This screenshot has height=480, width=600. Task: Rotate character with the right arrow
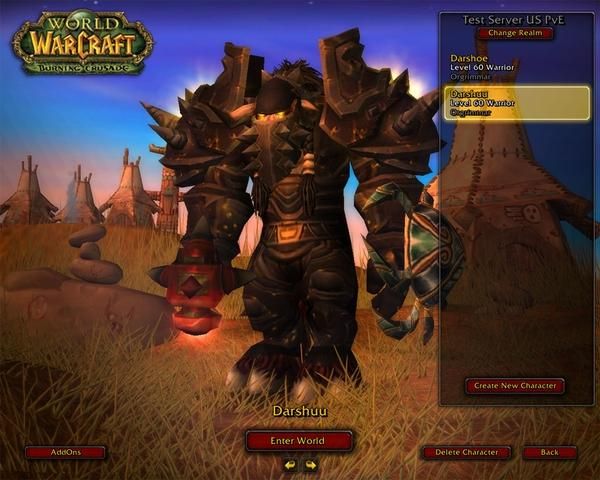(x=311, y=465)
